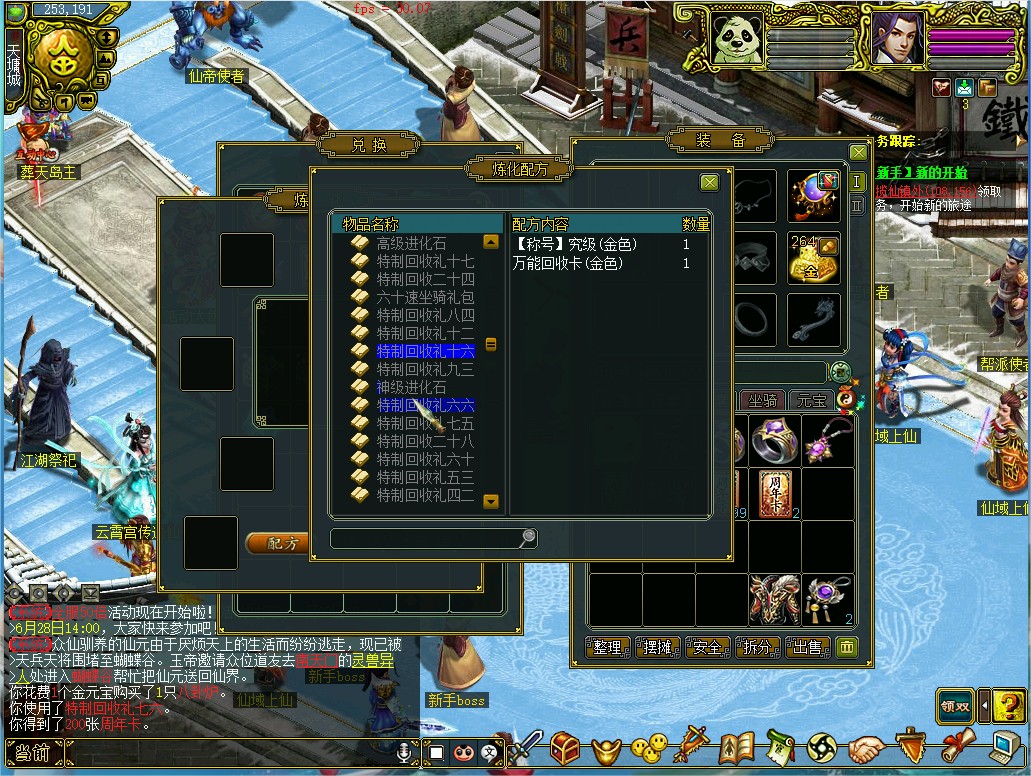
Task: Pick 特制回收礼四二 in the item list
Action: tap(425, 495)
